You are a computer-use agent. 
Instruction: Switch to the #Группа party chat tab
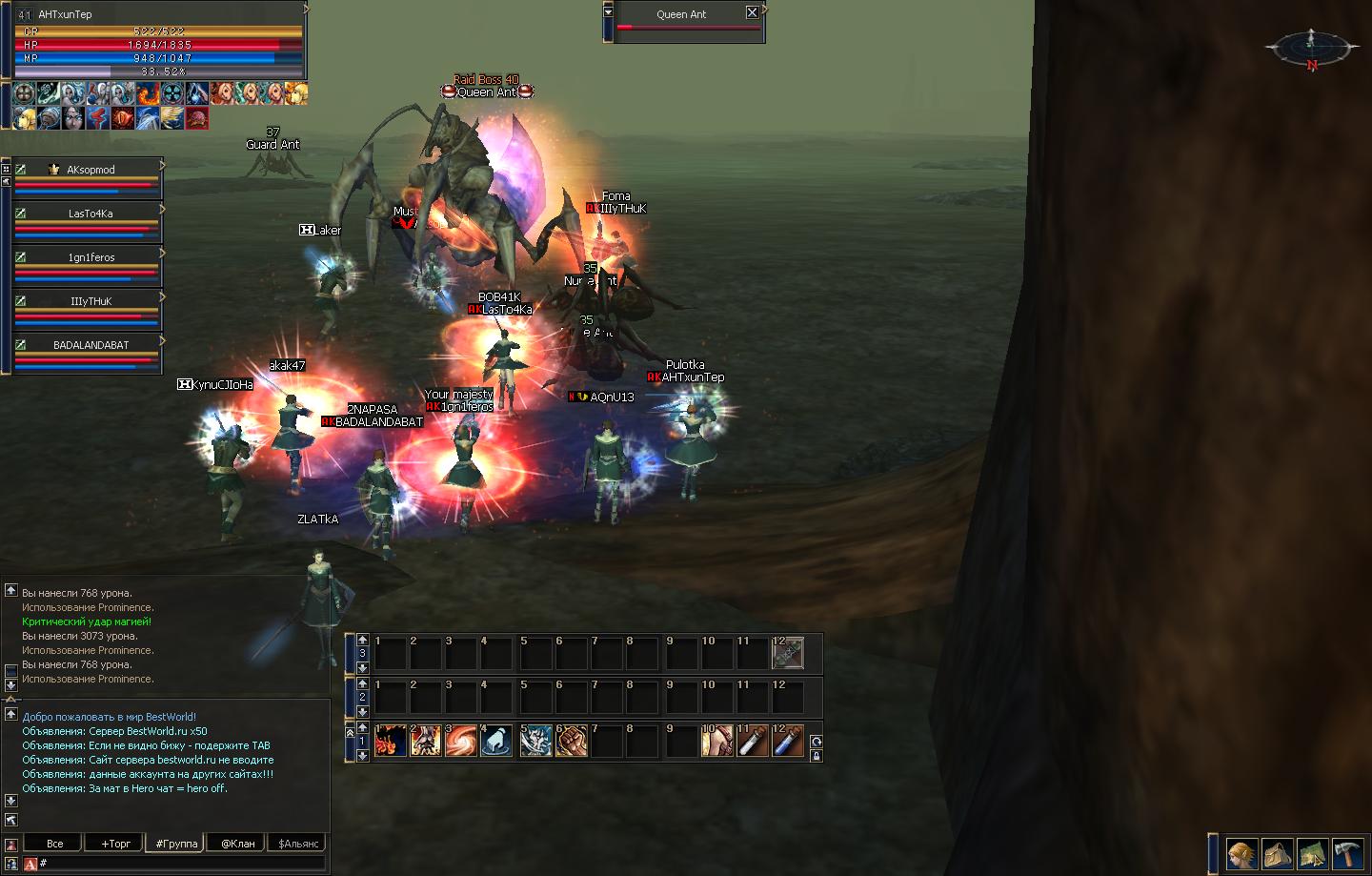pos(176,844)
